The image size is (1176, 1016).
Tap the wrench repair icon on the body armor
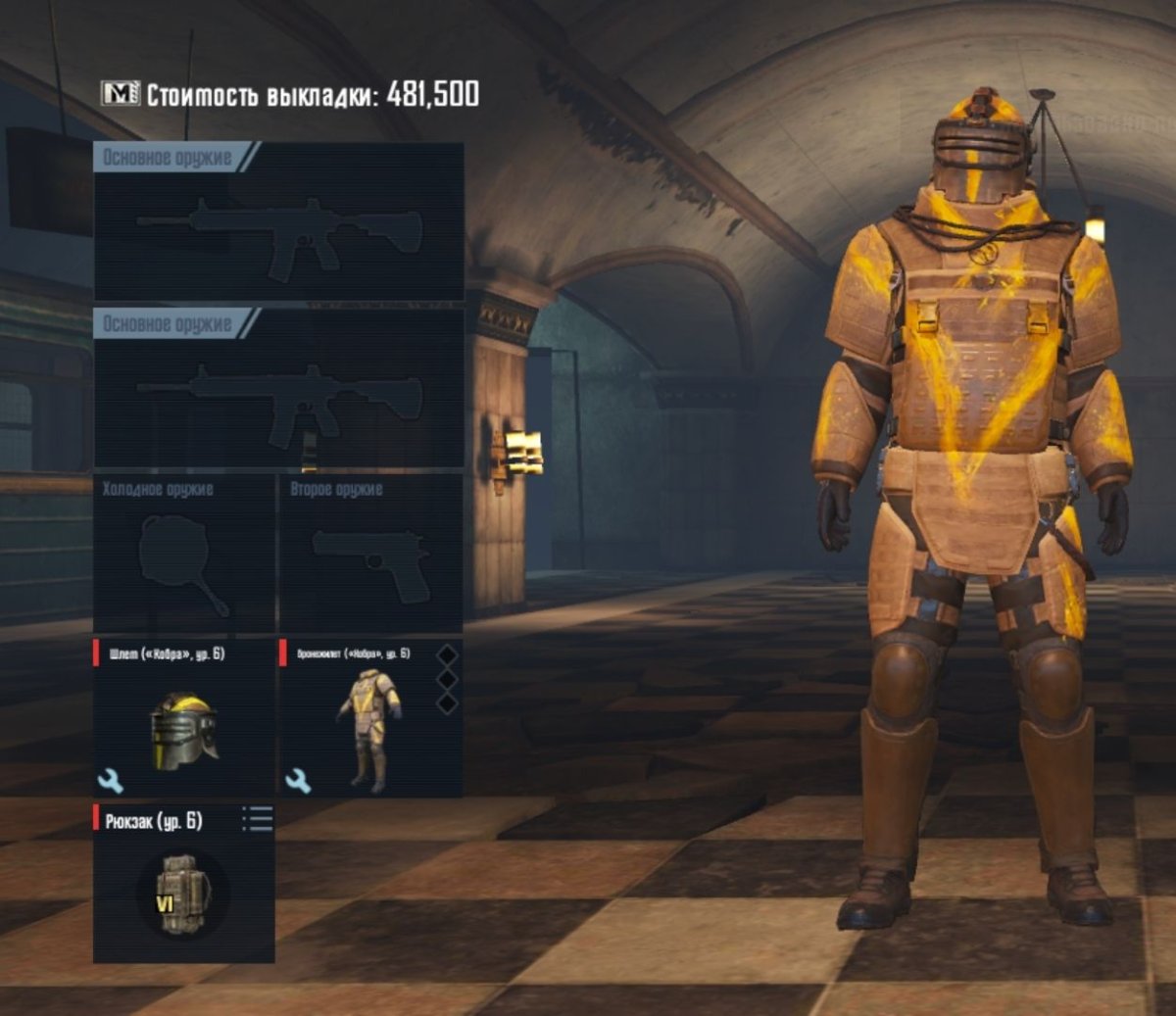click(x=298, y=780)
